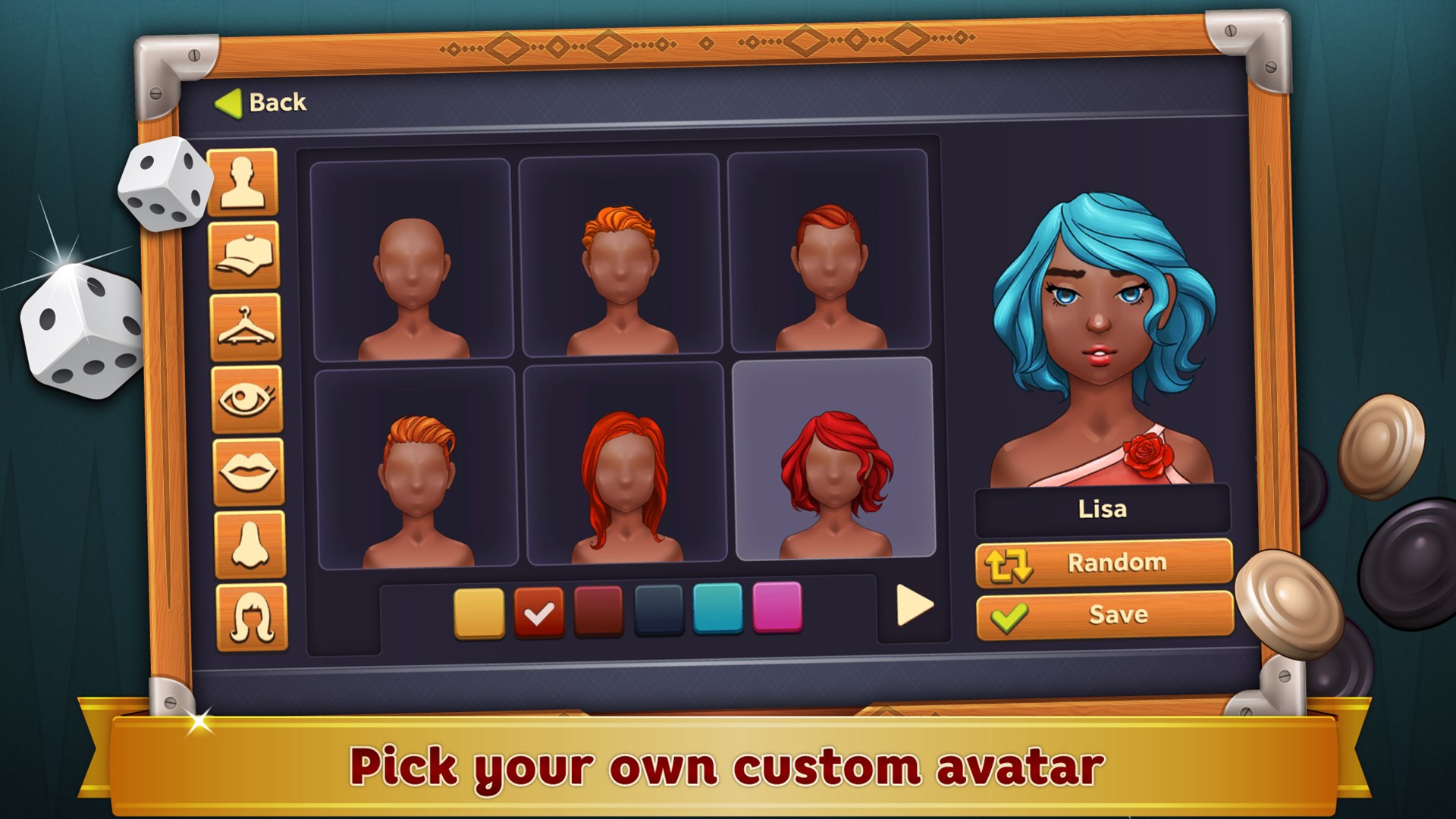This screenshot has width=1456, height=819.
Task: Save the customized avatar
Action: click(1102, 614)
